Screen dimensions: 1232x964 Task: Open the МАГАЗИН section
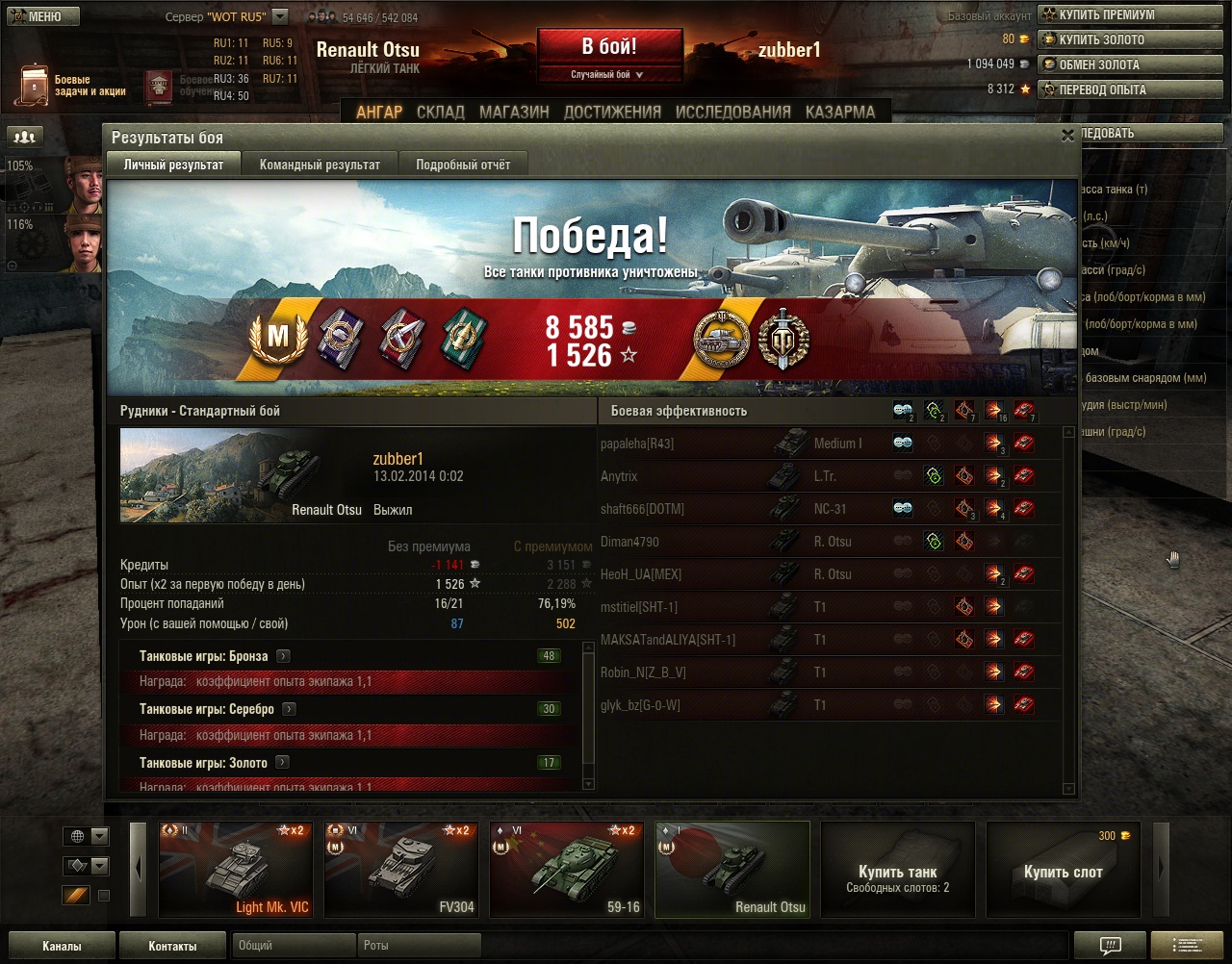[x=514, y=112]
